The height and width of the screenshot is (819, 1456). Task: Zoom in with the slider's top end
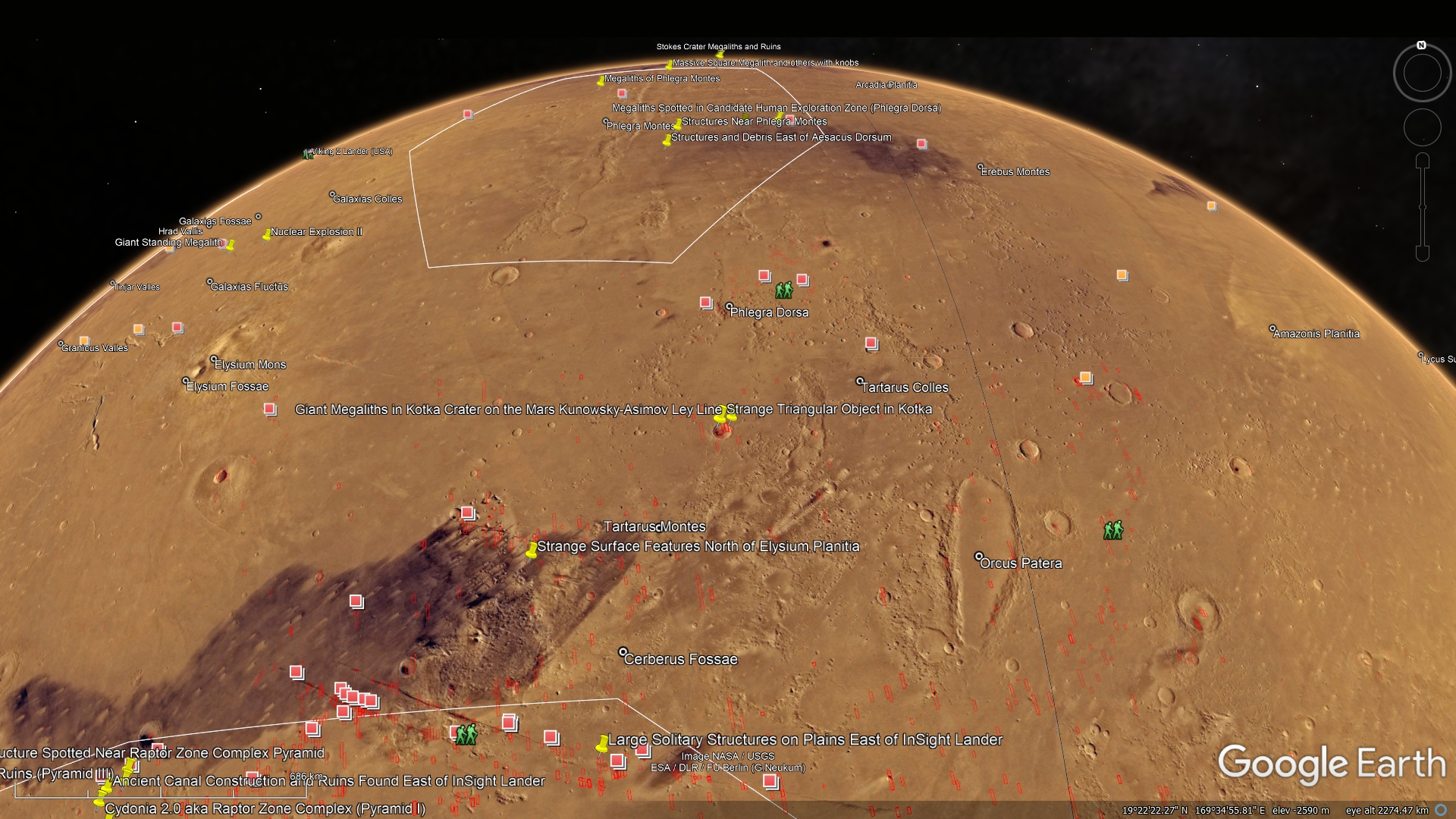[x=1423, y=161]
